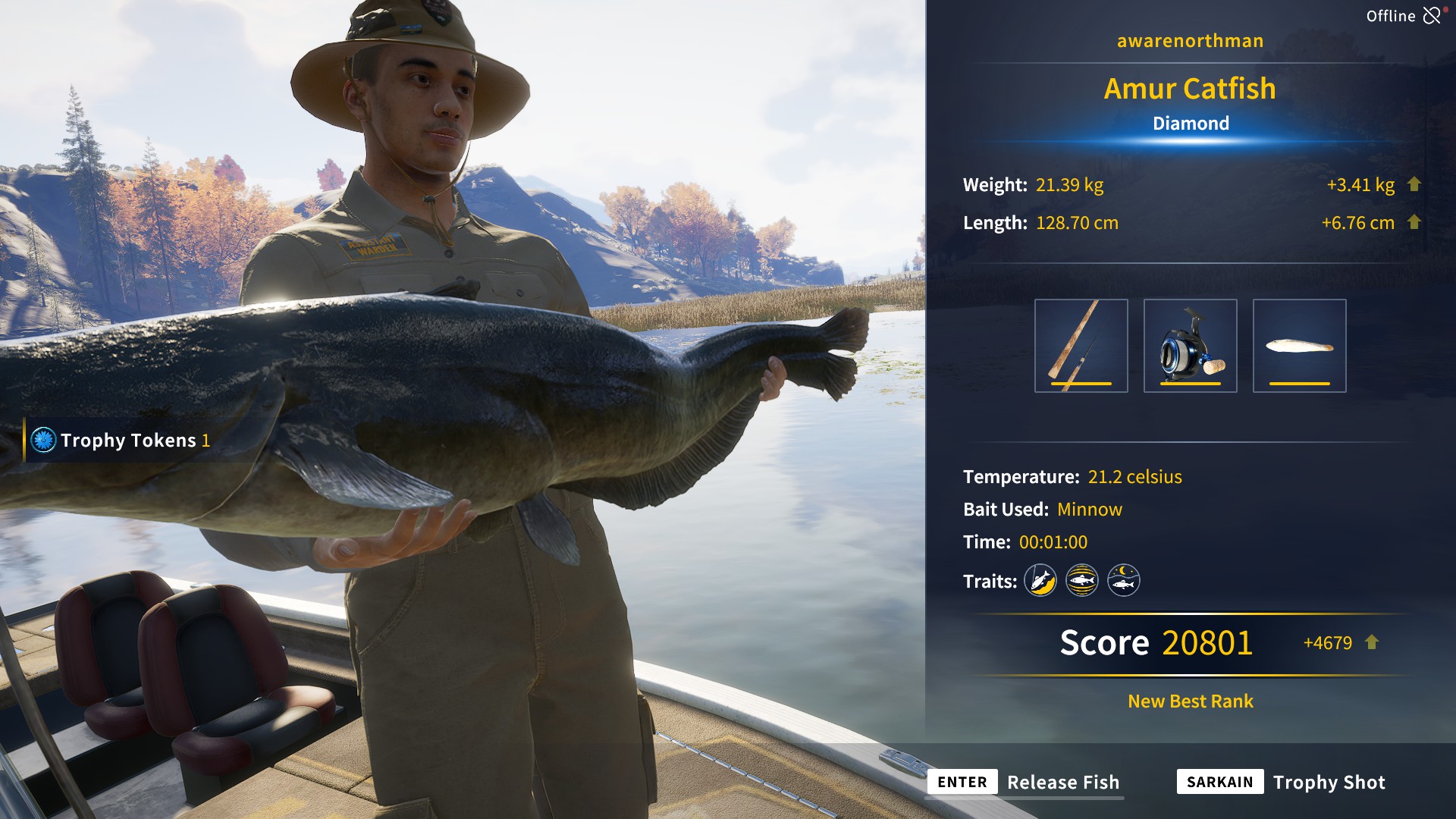Screen dimensions: 1456x819
Task: Click the awarenorthman username
Action: point(1189,40)
